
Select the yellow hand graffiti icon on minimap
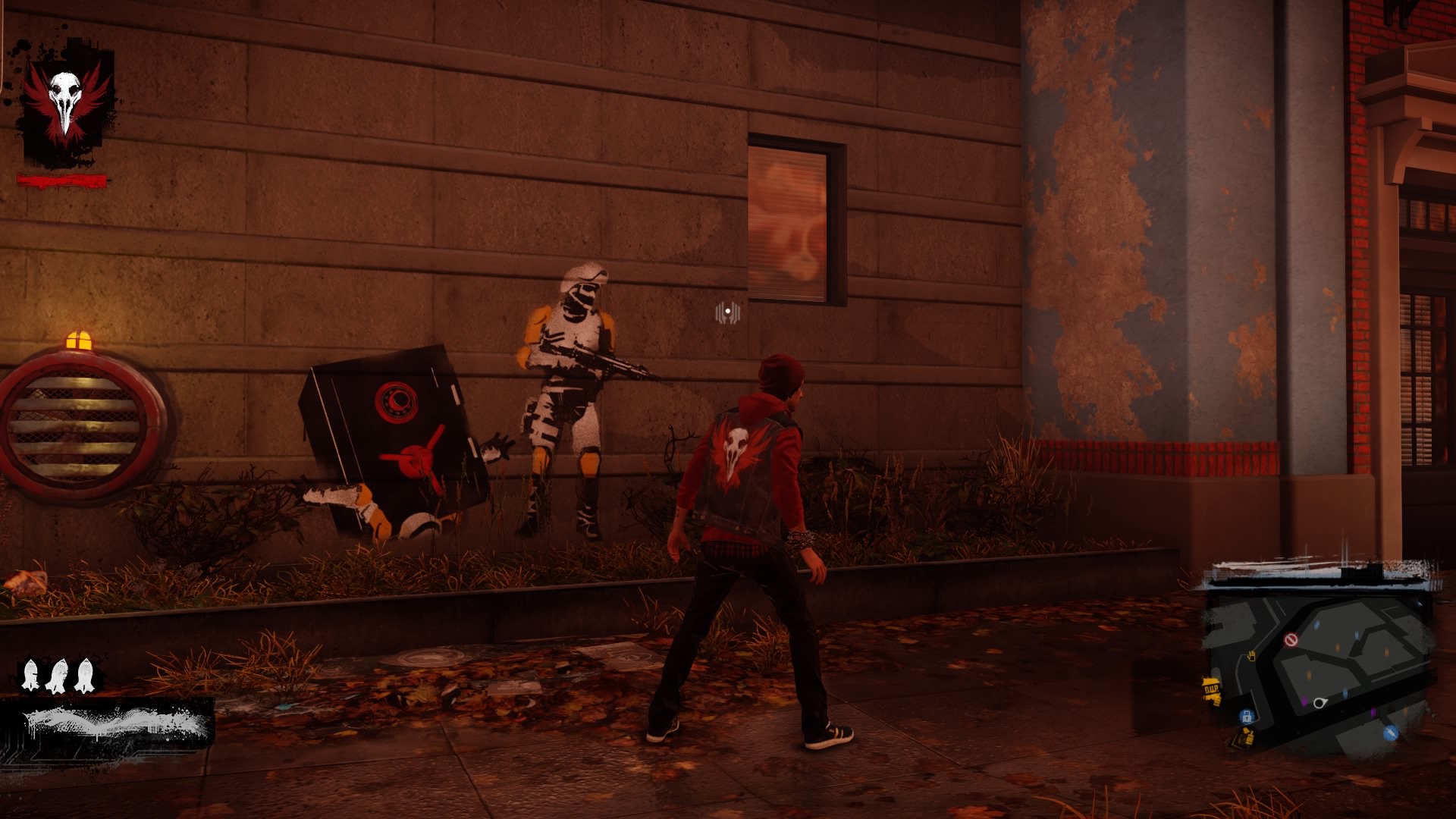click(x=1251, y=656)
